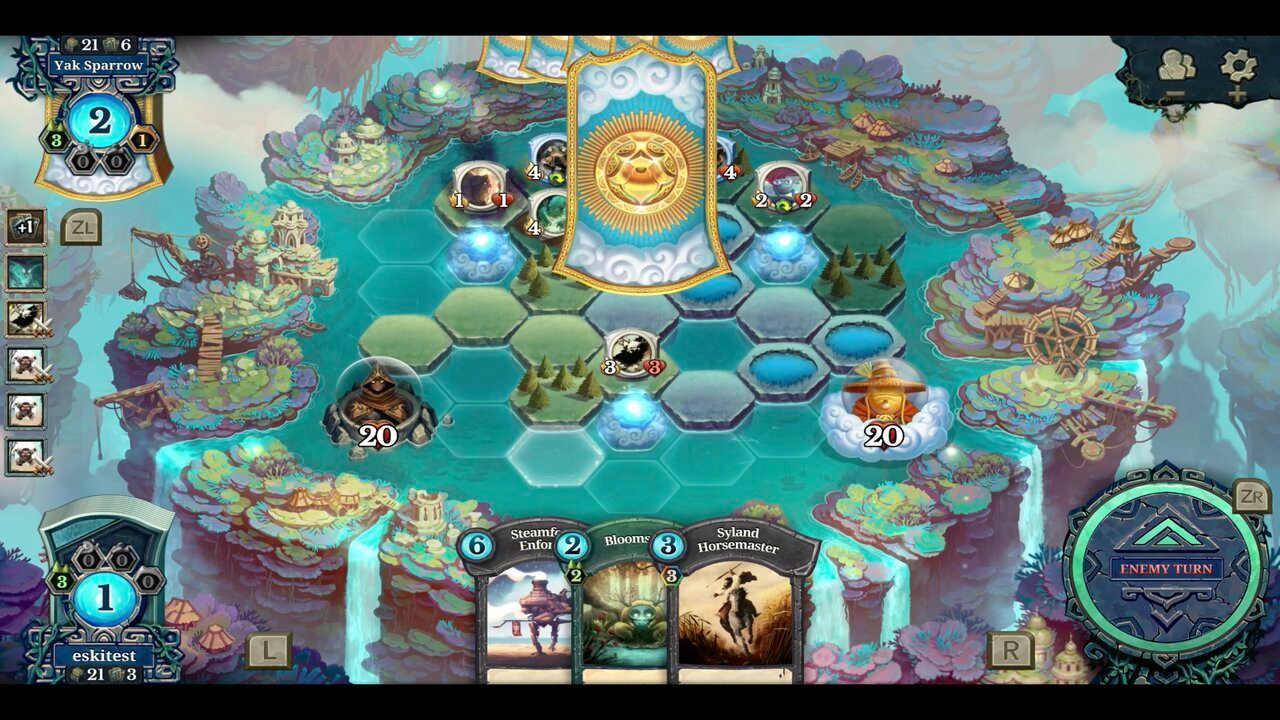Click the glowing faeria well at bottom center
1280x720 pixels.
630,420
